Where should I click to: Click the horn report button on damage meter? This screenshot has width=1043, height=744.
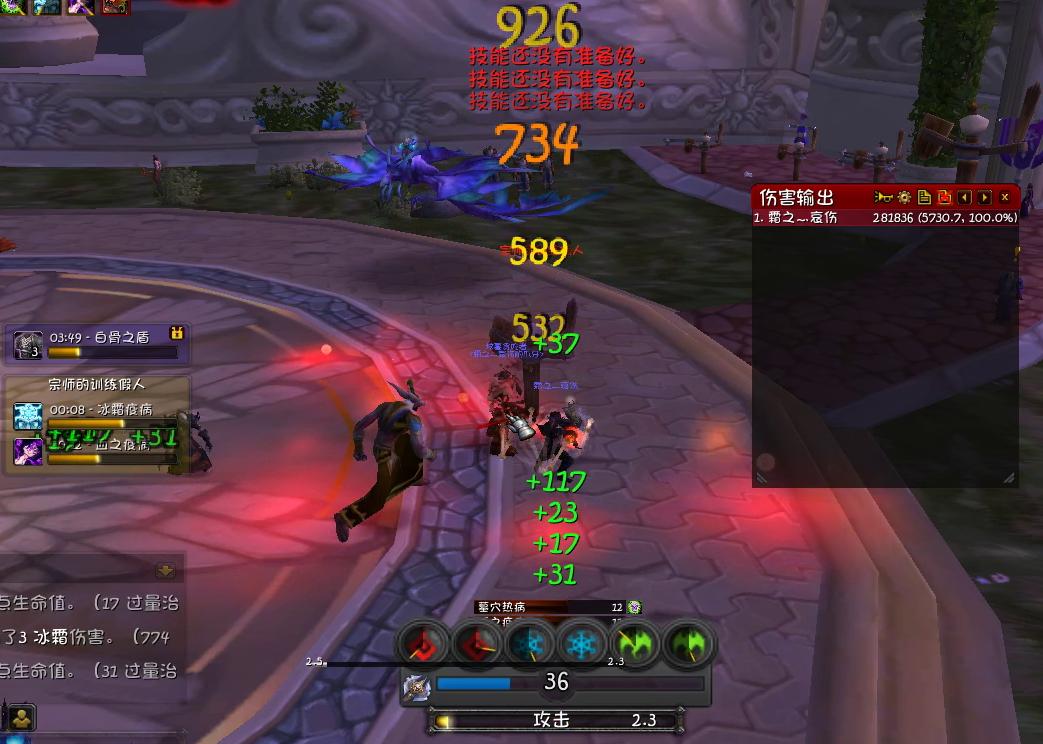pos(883,198)
